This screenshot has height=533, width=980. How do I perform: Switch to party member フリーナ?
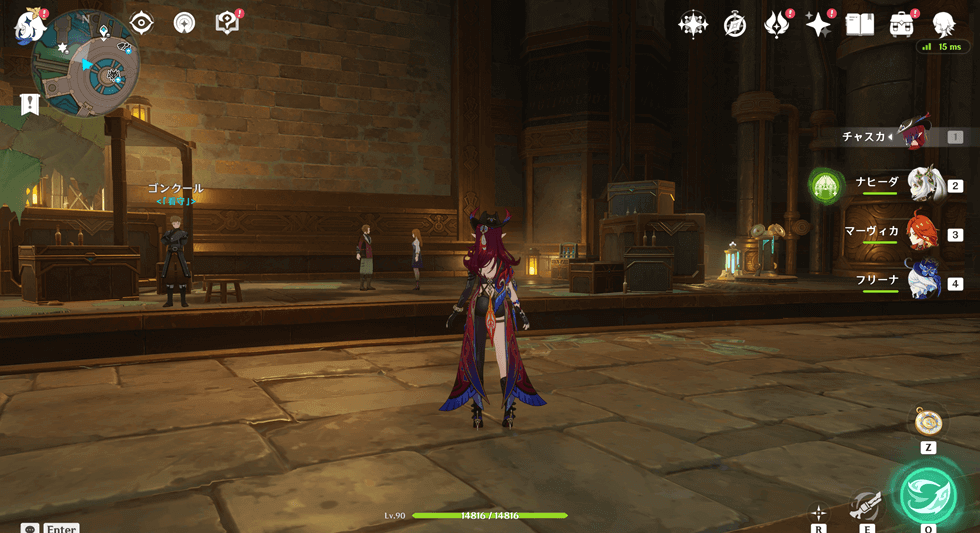(x=923, y=281)
